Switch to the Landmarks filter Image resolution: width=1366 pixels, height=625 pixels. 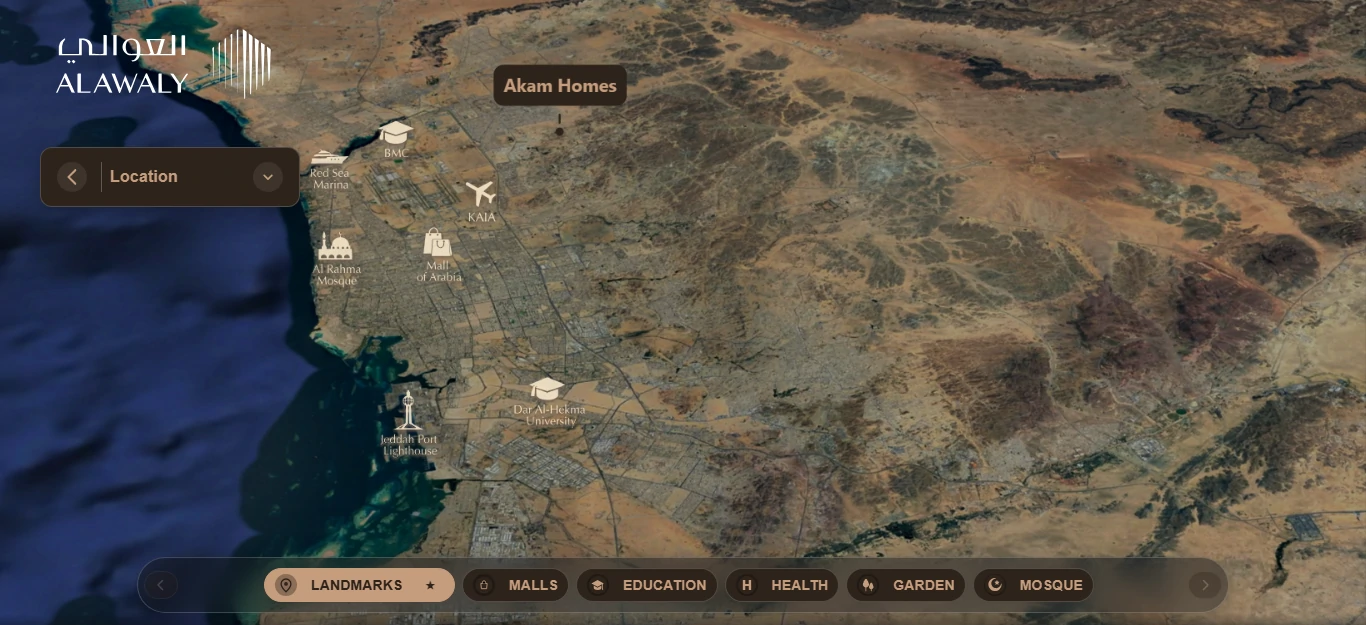[x=359, y=585]
